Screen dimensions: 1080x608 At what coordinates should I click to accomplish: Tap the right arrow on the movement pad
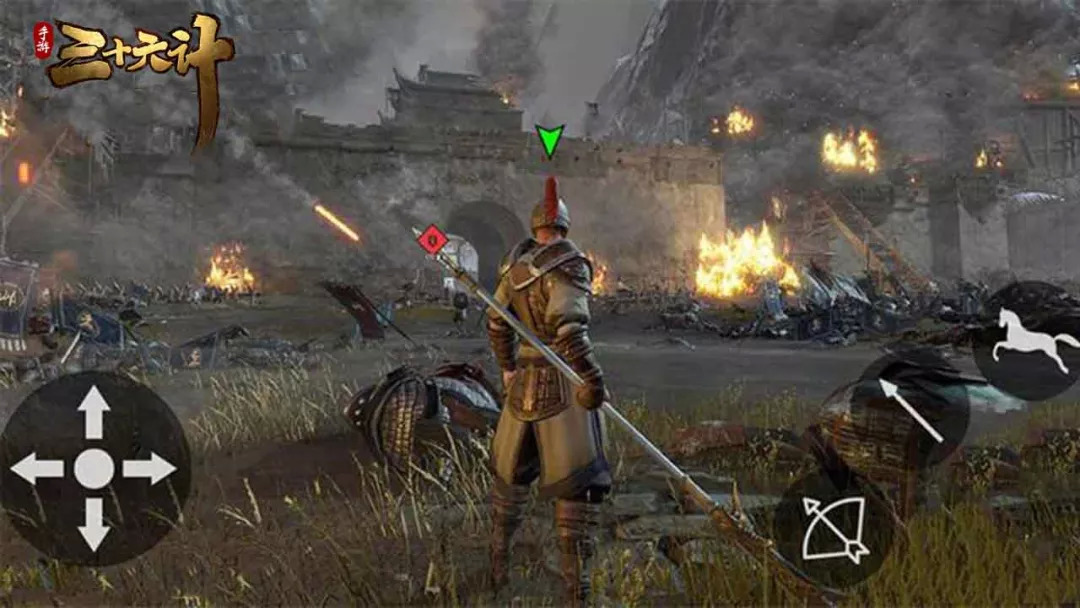click(x=150, y=468)
